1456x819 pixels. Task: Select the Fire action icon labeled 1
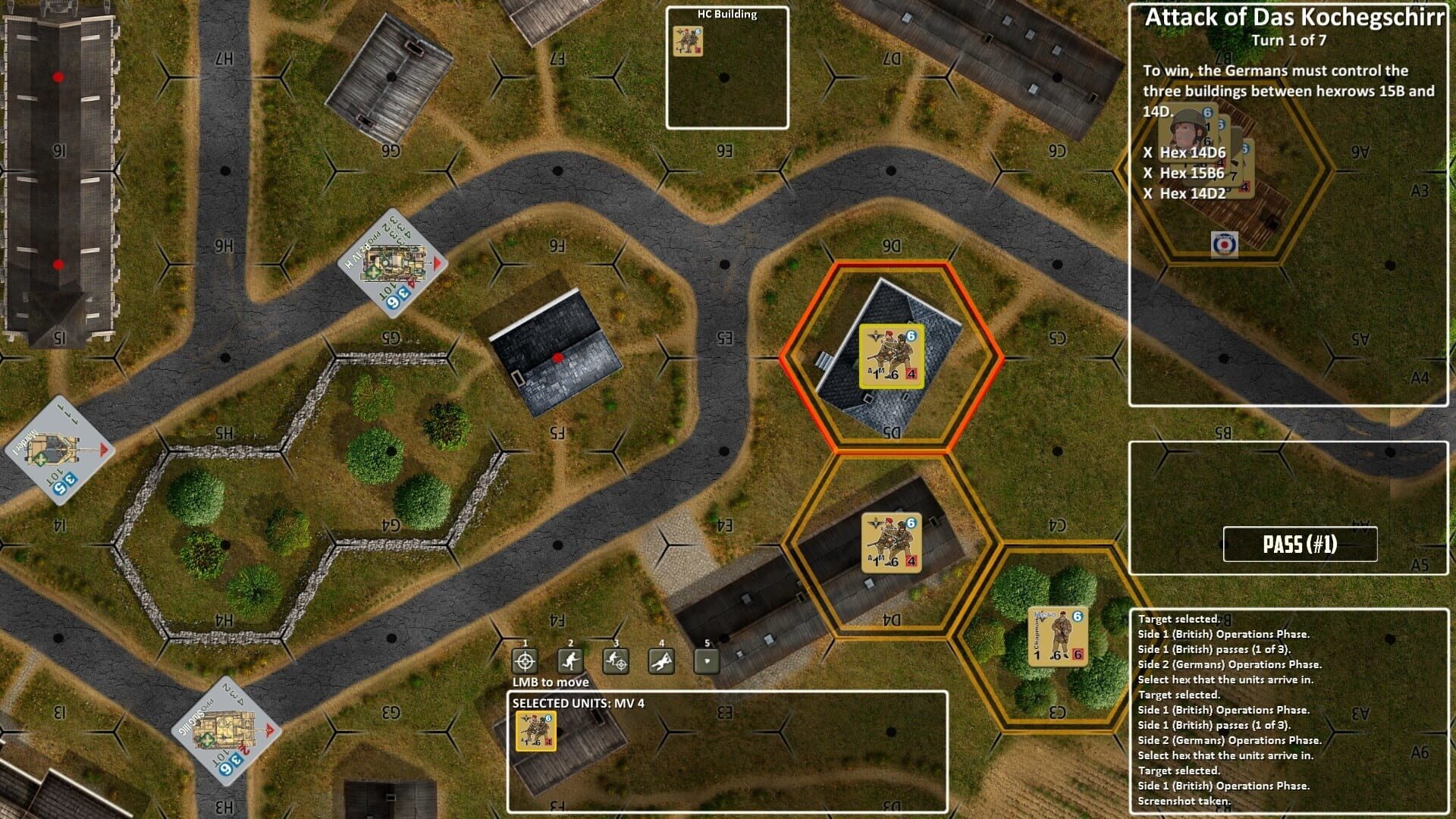[x=526, y=659]
